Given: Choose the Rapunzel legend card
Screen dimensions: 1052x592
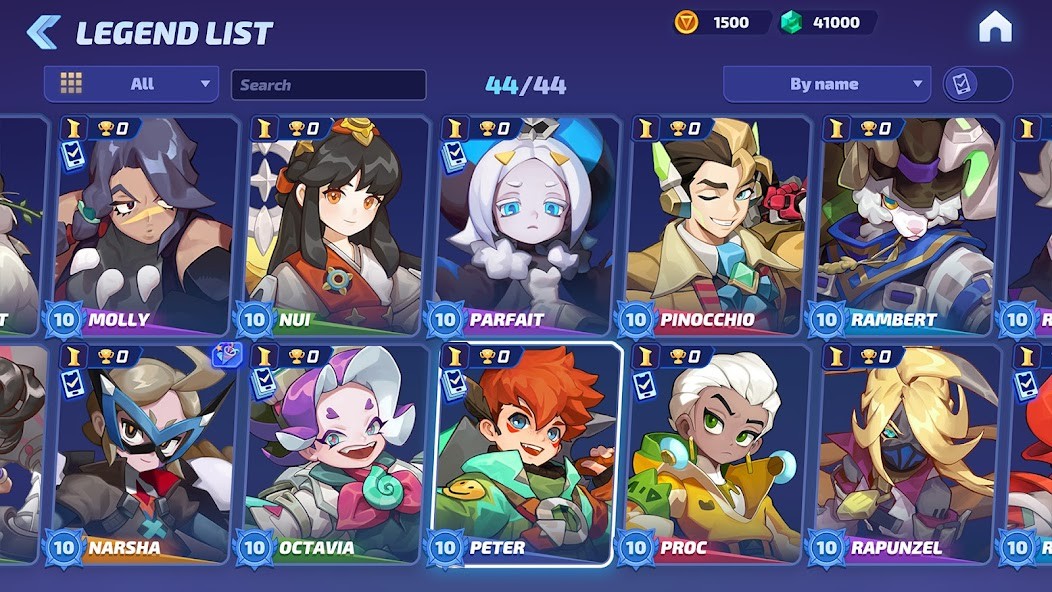Looking at the screenshot, I should (x=907, y=454).
